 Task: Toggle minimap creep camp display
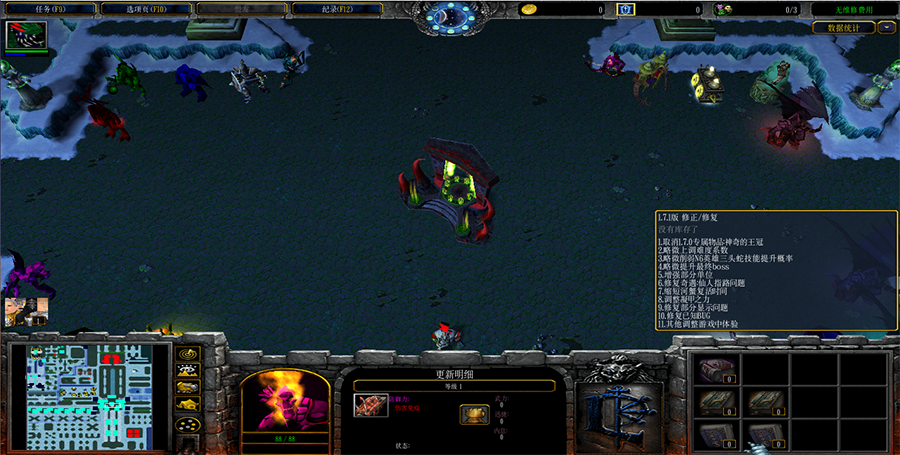tap(187, 404)
